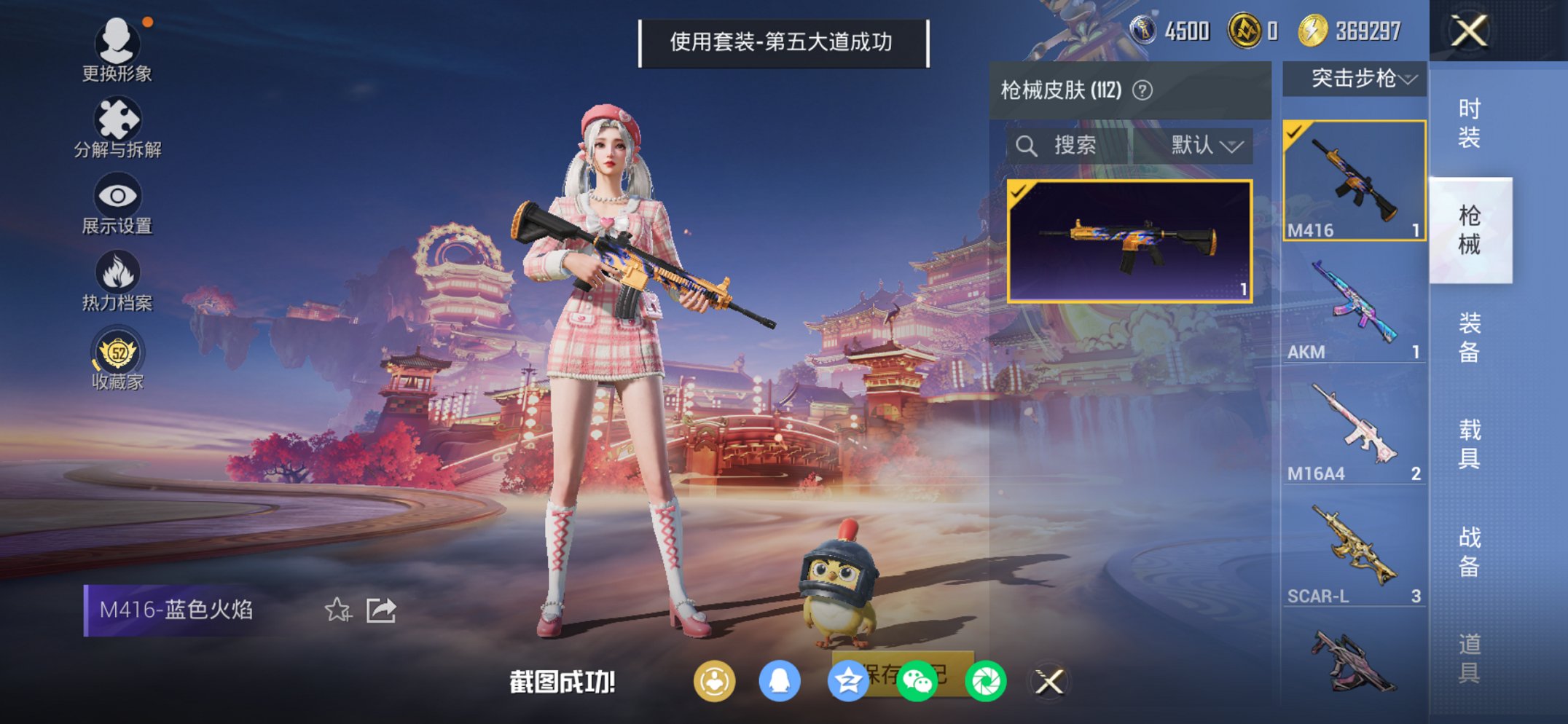Image resolution: width=1568 pixels, height=724 pixels.
Task: Tap the search magnifier in skin panel
Action: (x=1027, y=144)
